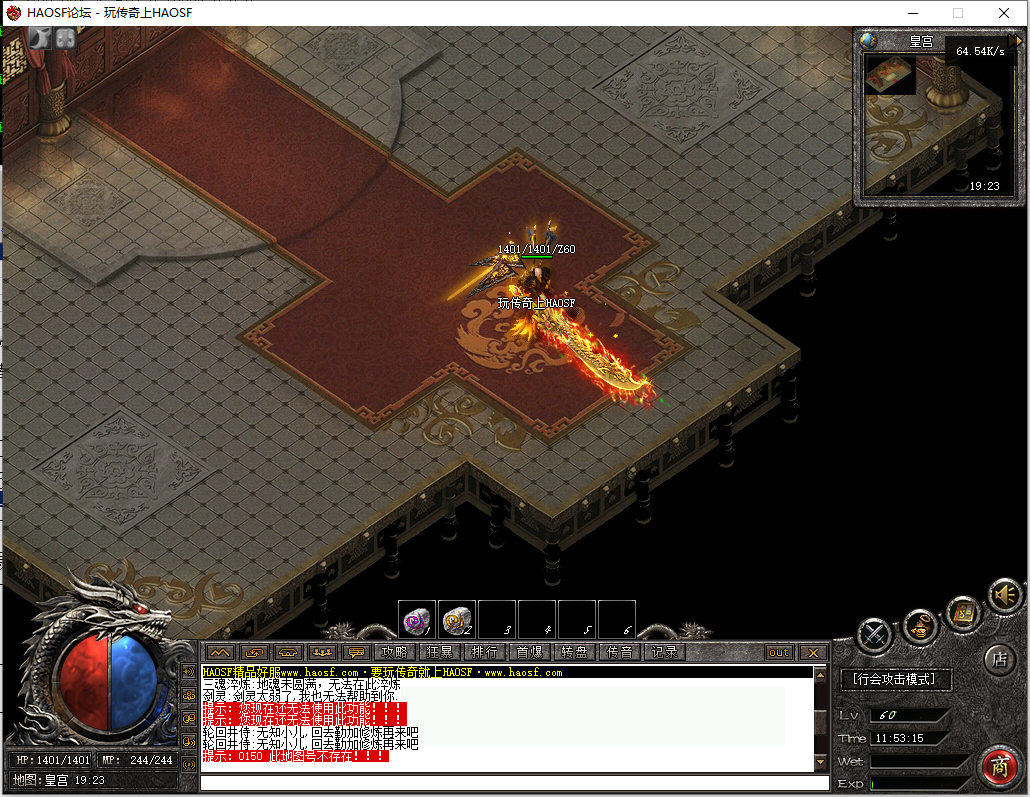
Task: Open the skill book icon
Action: (x=964, y=611)
